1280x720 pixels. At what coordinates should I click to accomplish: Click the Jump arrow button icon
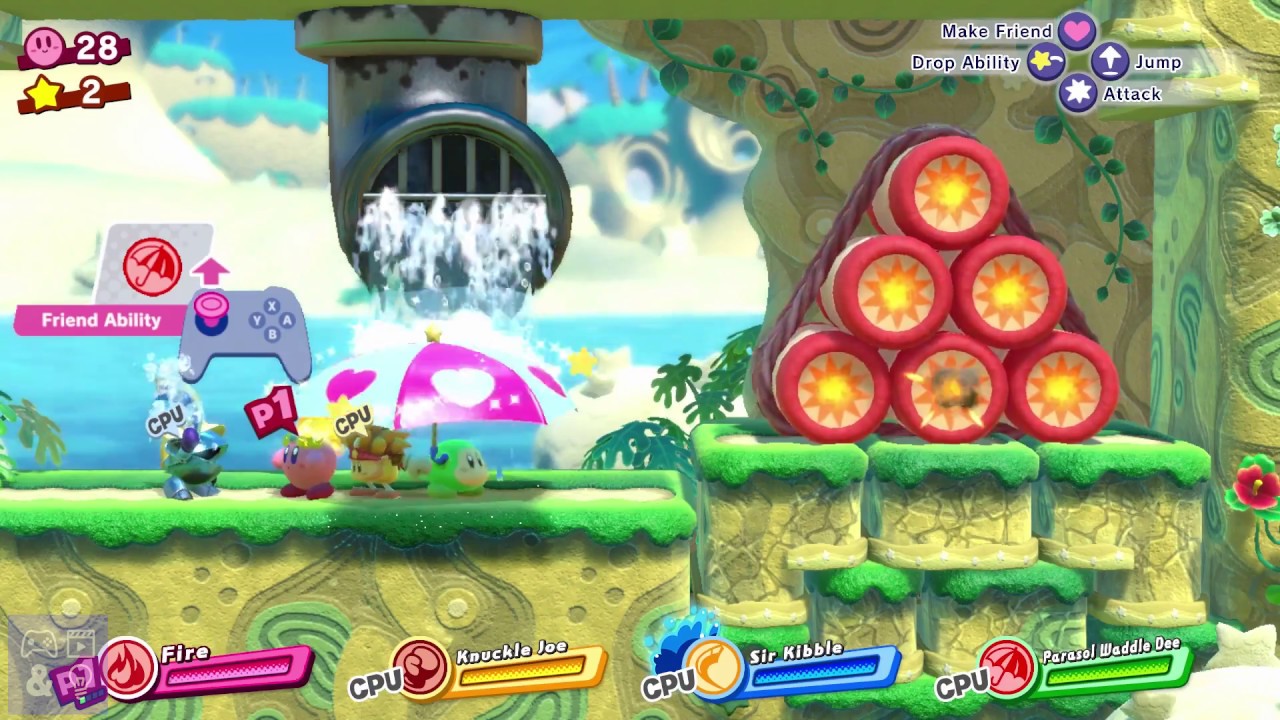1109,61
